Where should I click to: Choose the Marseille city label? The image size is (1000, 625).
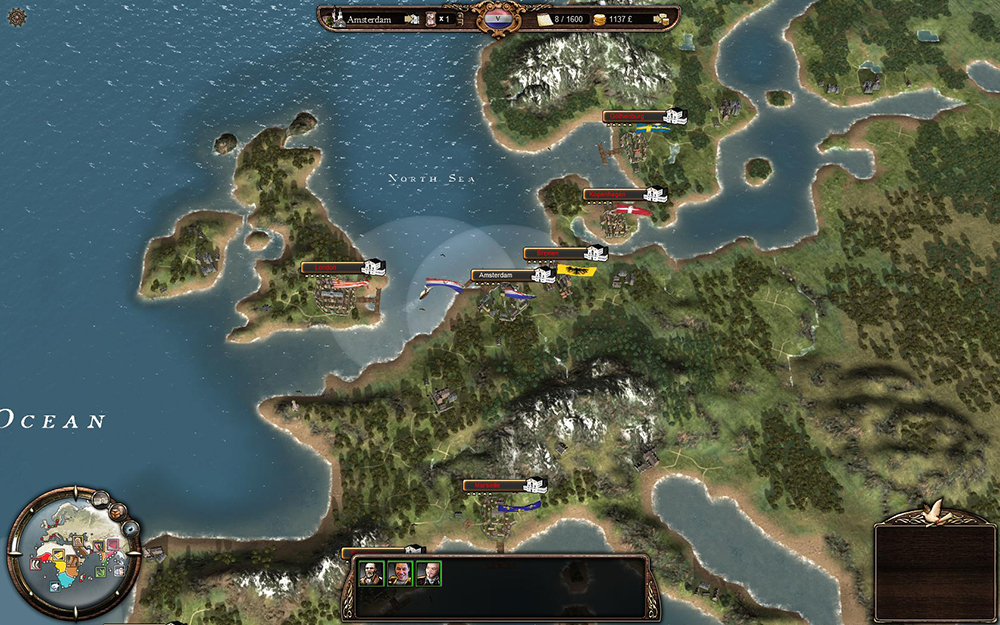coord(494,486)
